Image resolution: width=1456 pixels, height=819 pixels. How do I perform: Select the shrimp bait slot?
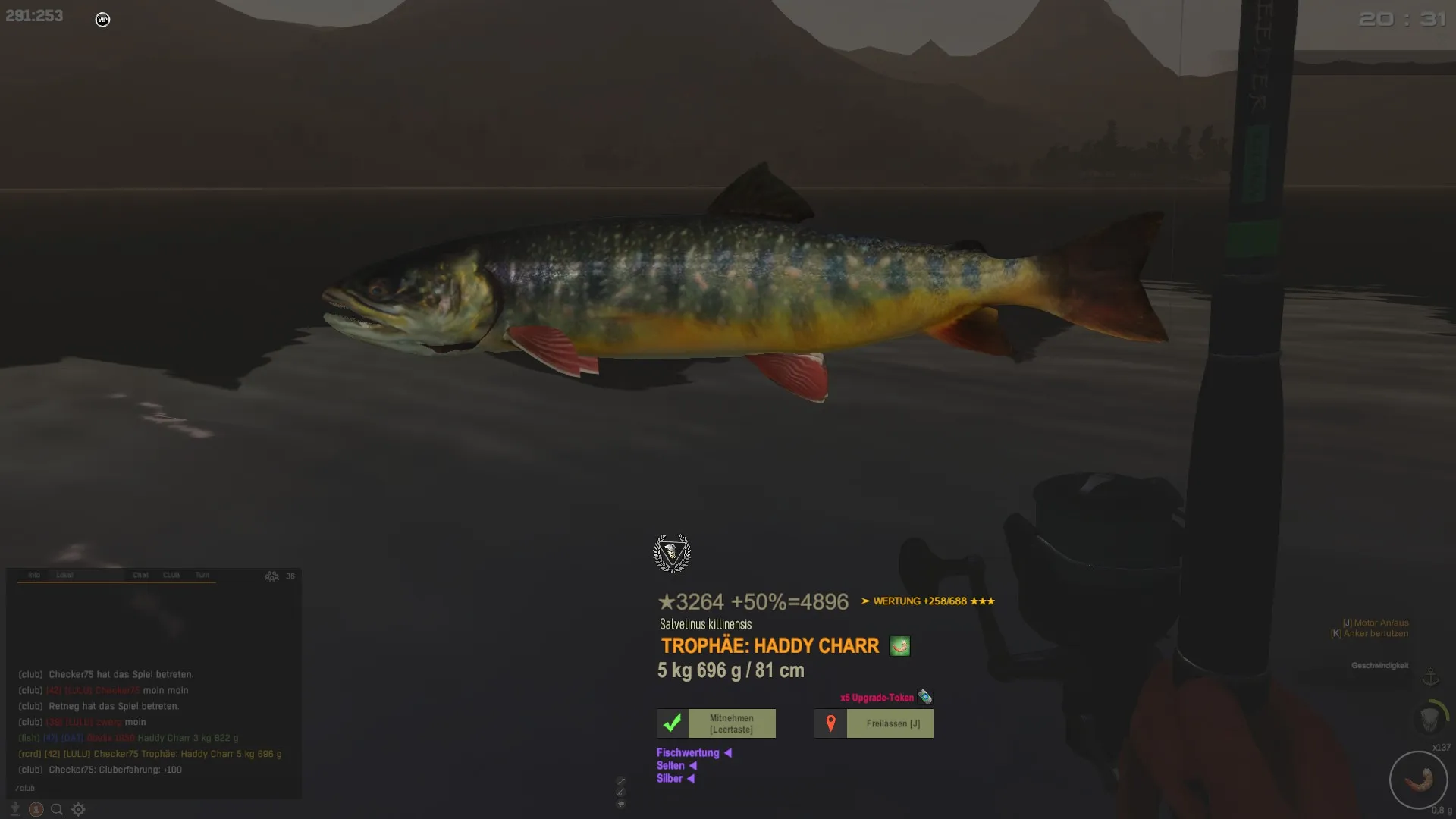point(1418,780)
